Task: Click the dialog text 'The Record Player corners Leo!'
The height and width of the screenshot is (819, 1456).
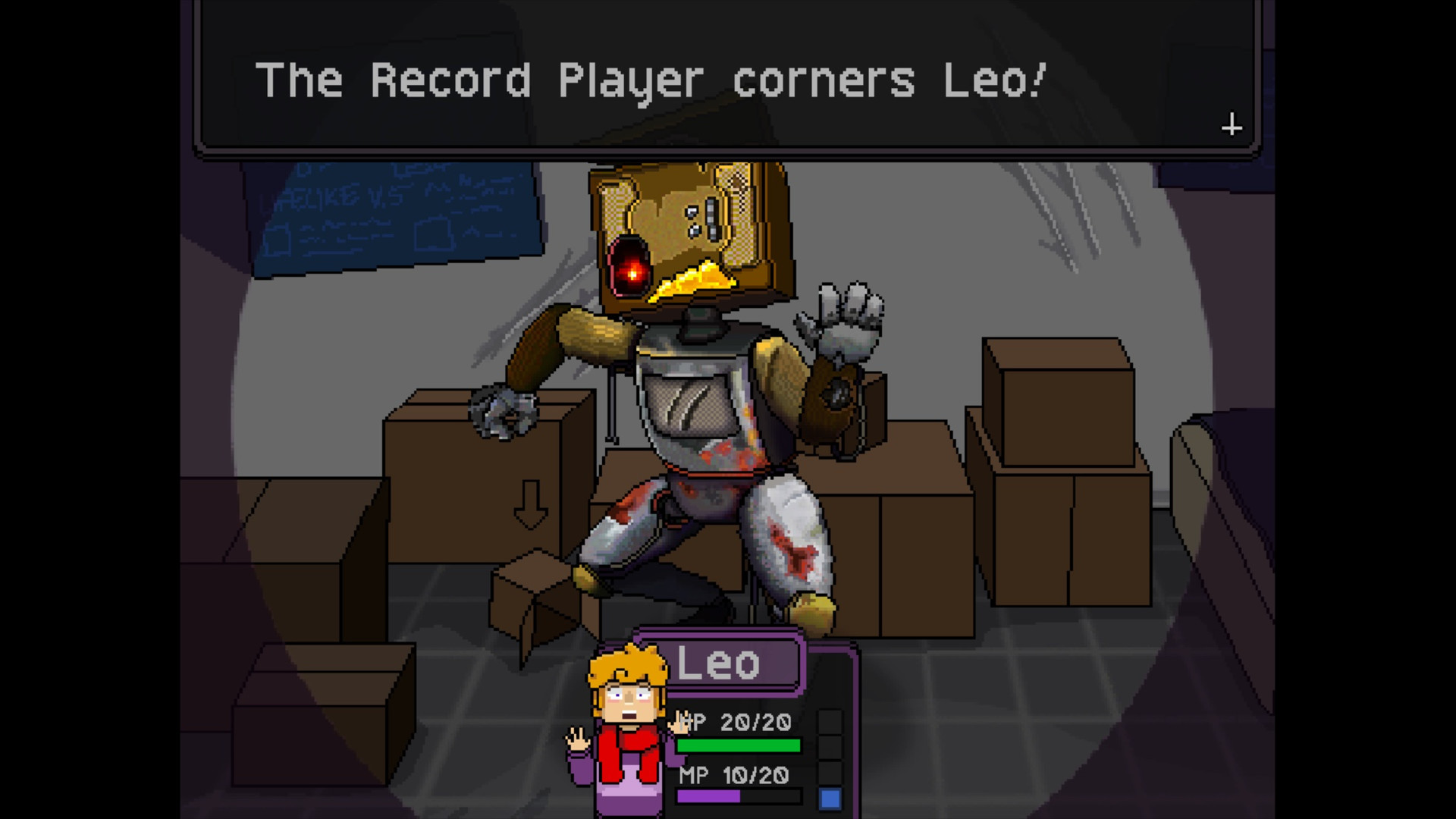Action: (654, 80)
